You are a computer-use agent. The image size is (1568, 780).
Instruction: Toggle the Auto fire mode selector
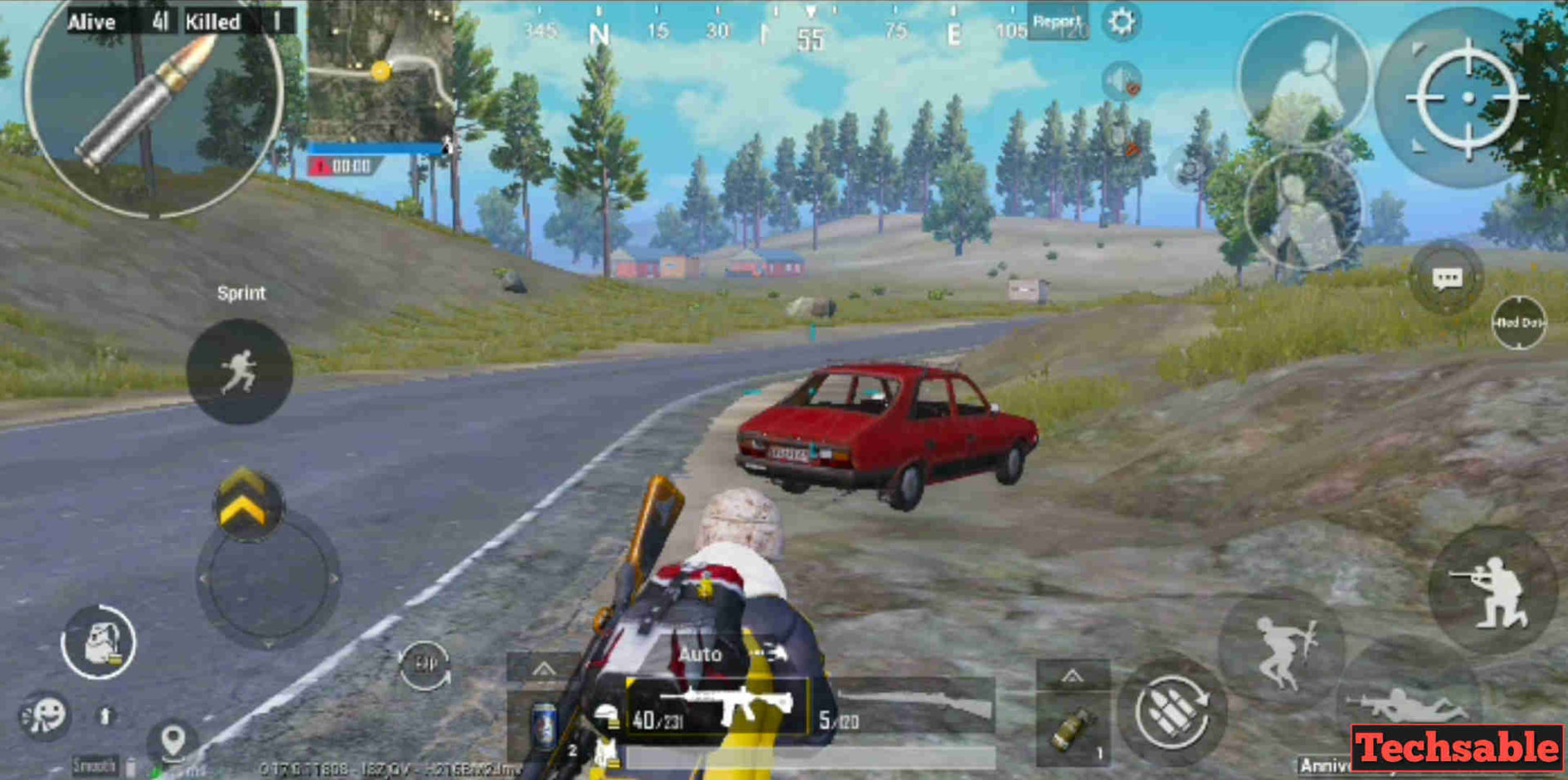pos(701,653)
